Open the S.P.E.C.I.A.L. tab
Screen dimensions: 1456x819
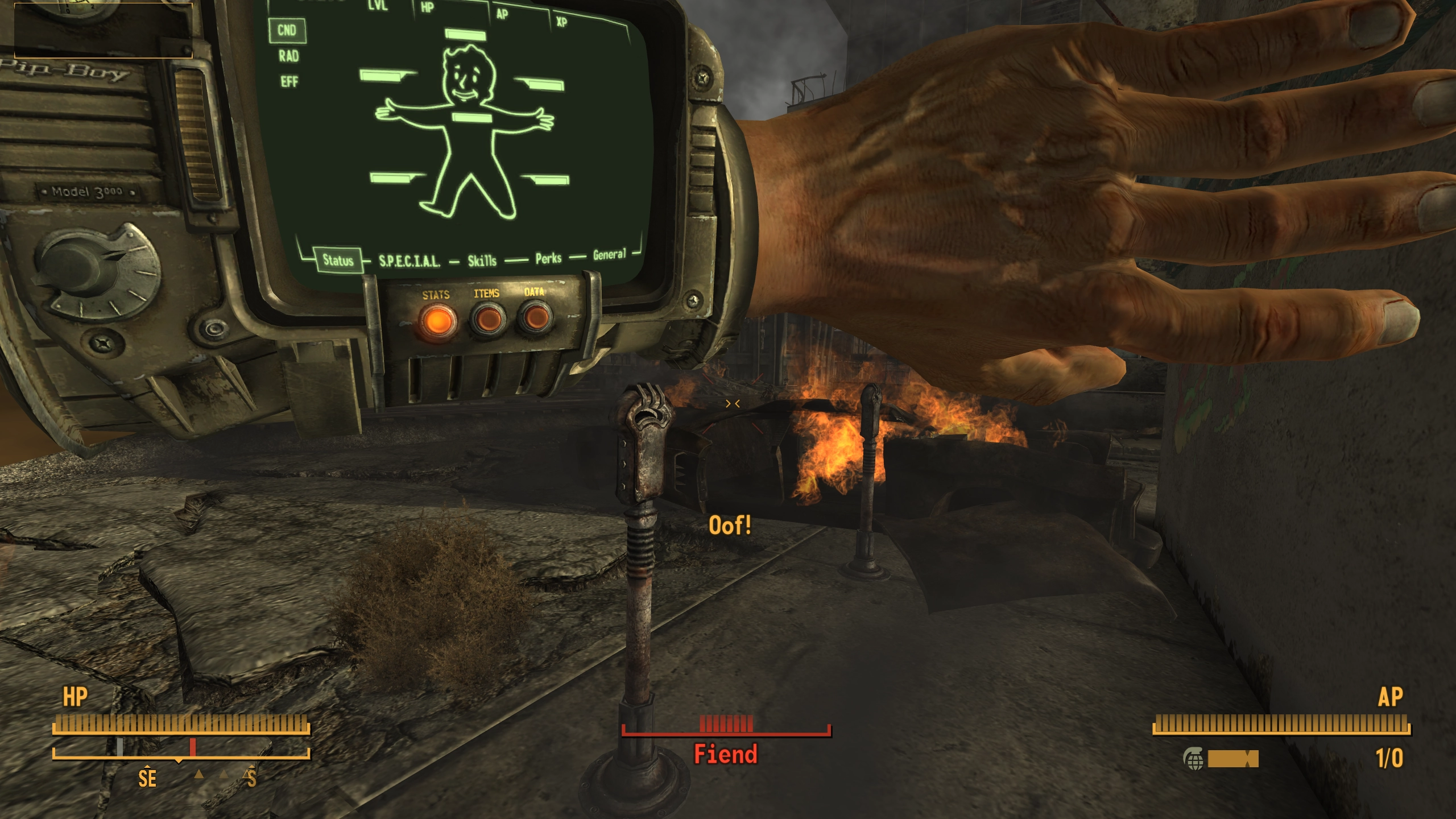click(409, 261)
